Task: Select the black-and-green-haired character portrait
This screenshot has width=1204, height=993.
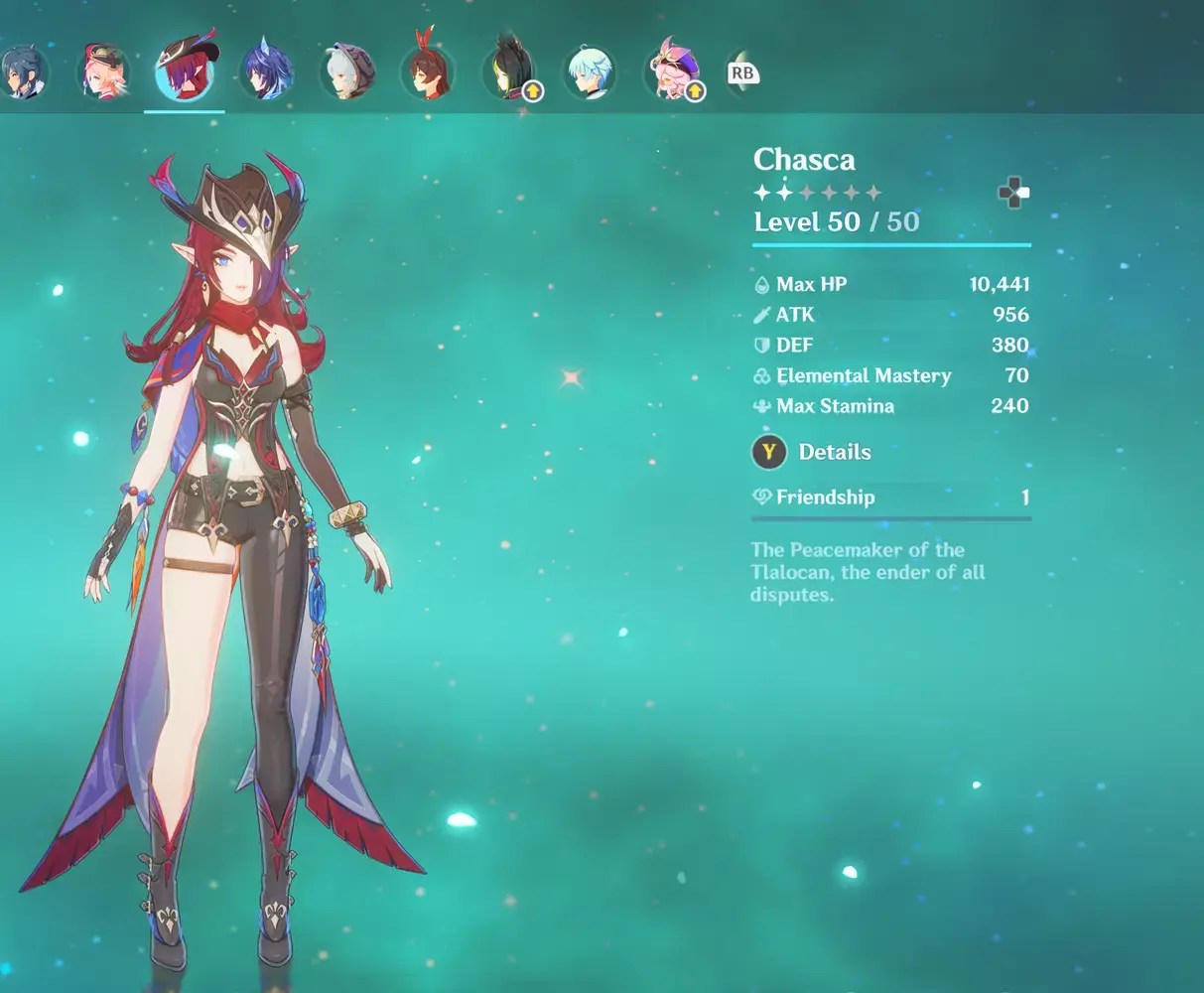Action: click(509, 71)
